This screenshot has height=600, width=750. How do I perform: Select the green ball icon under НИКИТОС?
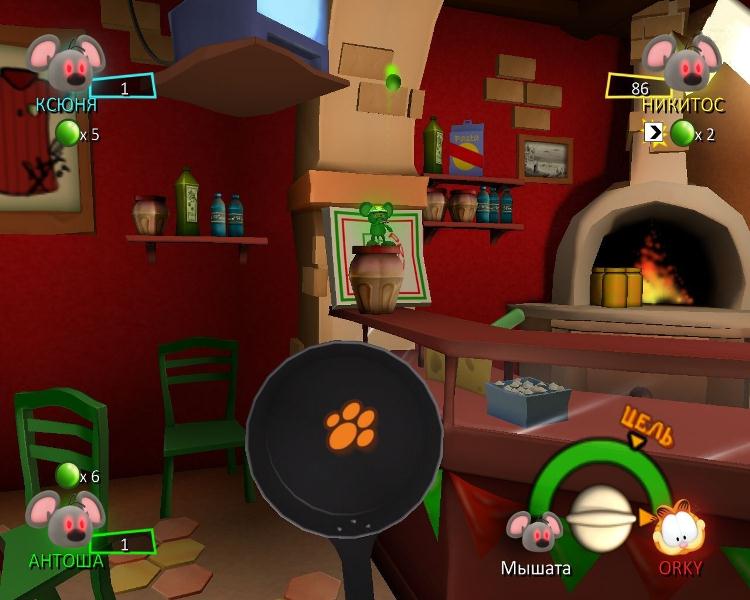coord(682,133)
